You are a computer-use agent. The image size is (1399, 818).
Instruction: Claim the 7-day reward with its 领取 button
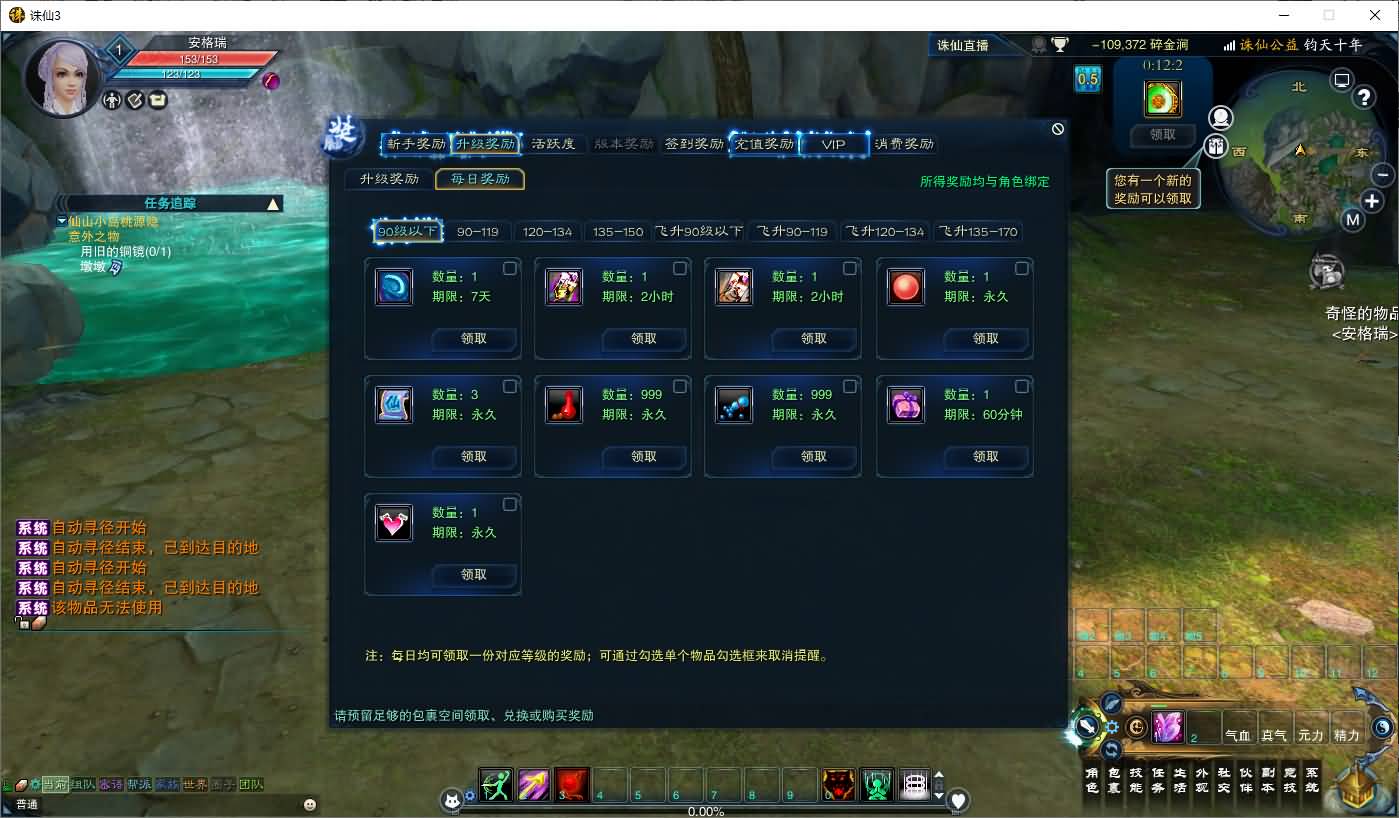473,338
